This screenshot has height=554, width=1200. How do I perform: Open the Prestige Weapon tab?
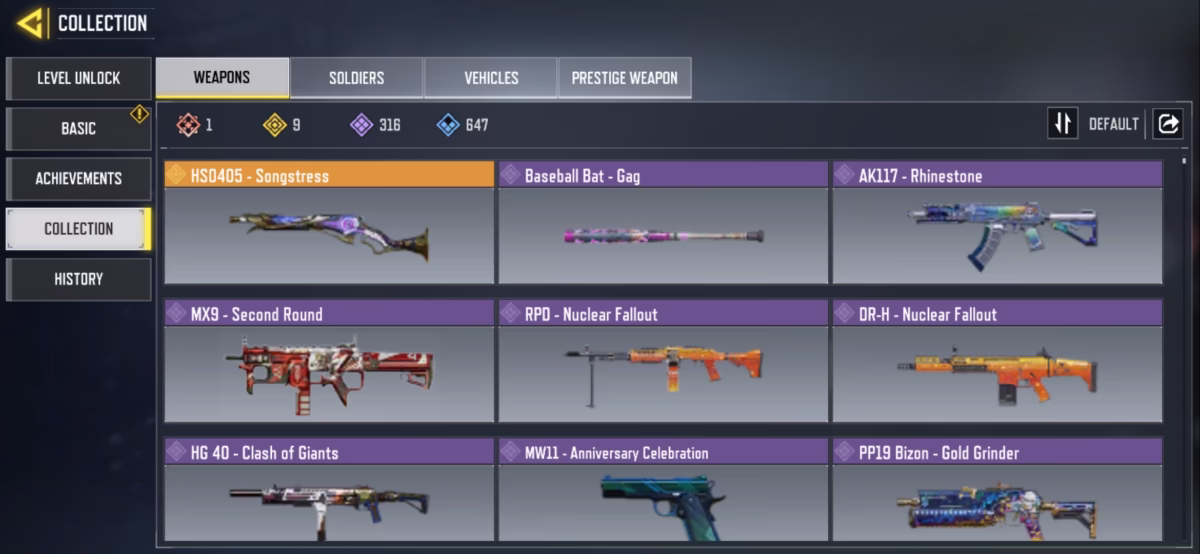click(624, 78)
